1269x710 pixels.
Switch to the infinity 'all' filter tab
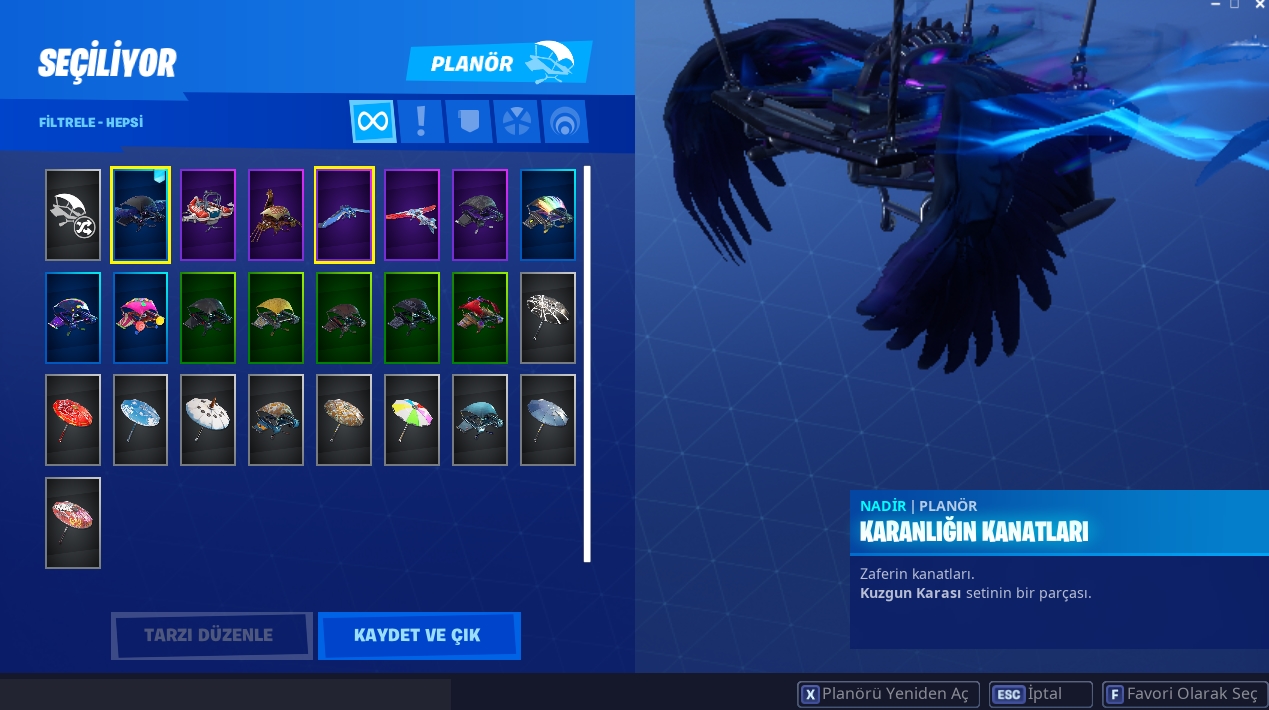(x=373, y=122)
